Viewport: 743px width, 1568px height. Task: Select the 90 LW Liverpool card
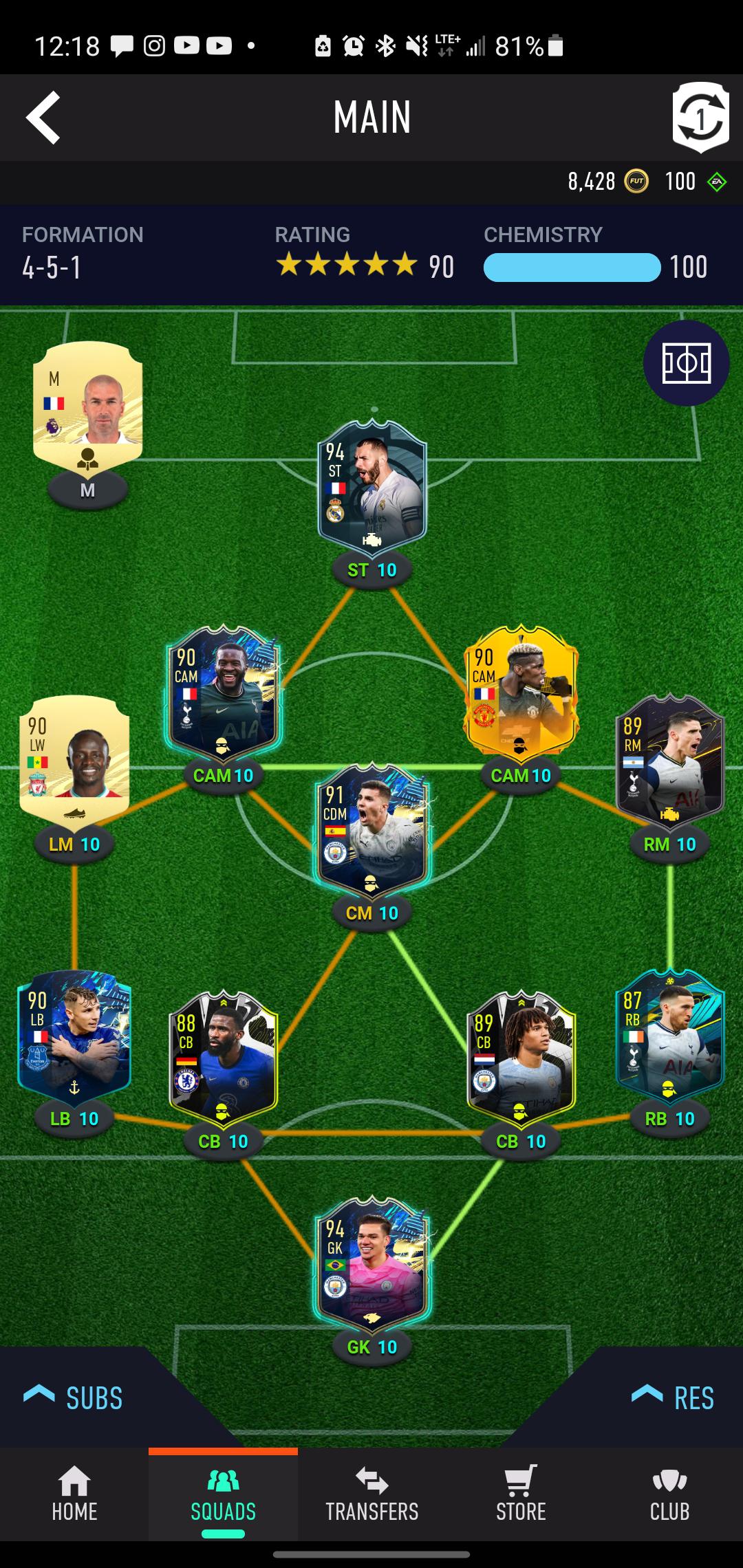pyautogui.click(x=74, y=760)
